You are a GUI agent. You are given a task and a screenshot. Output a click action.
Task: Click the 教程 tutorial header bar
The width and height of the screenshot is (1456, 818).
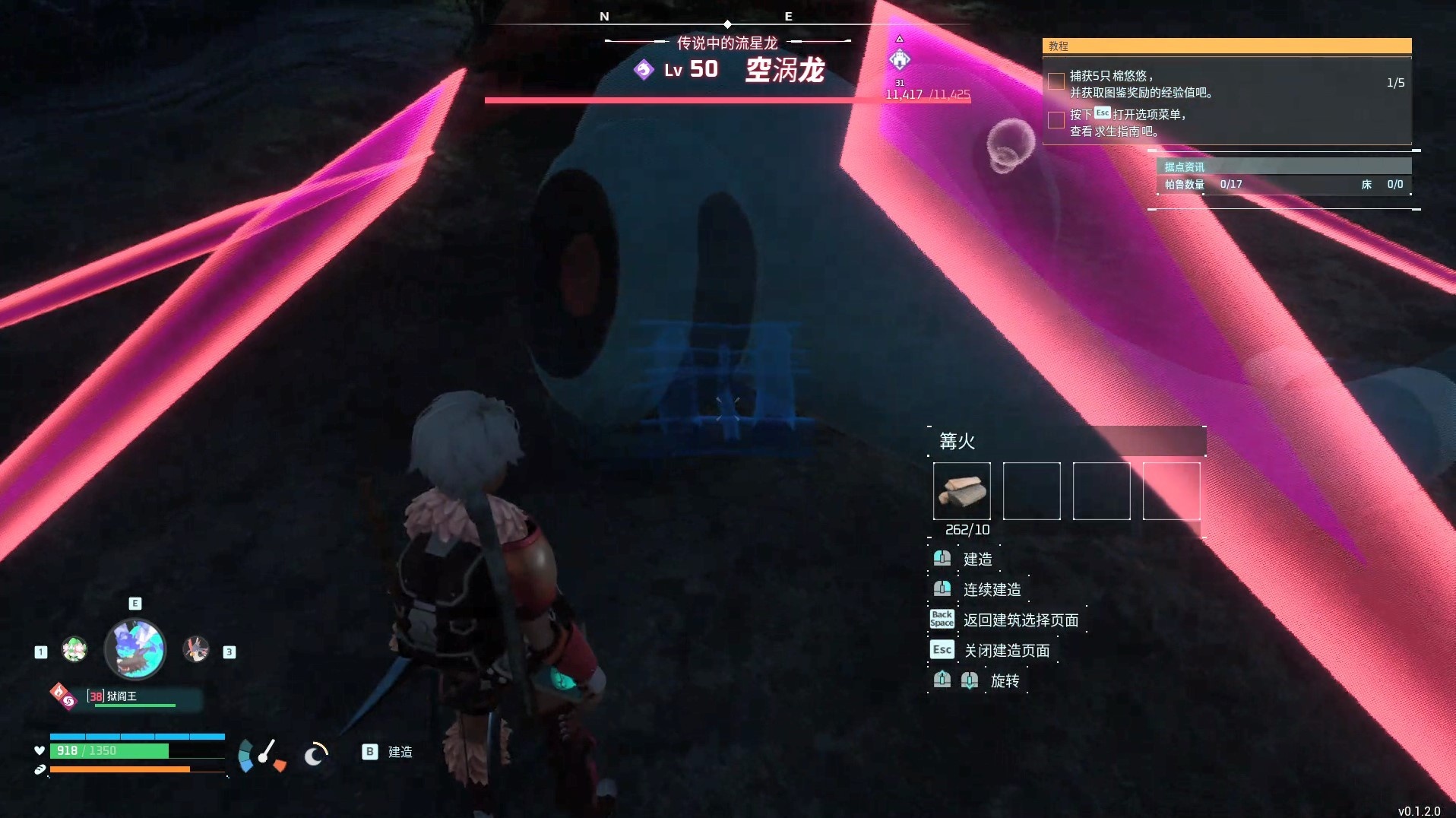coord(1227,46)
